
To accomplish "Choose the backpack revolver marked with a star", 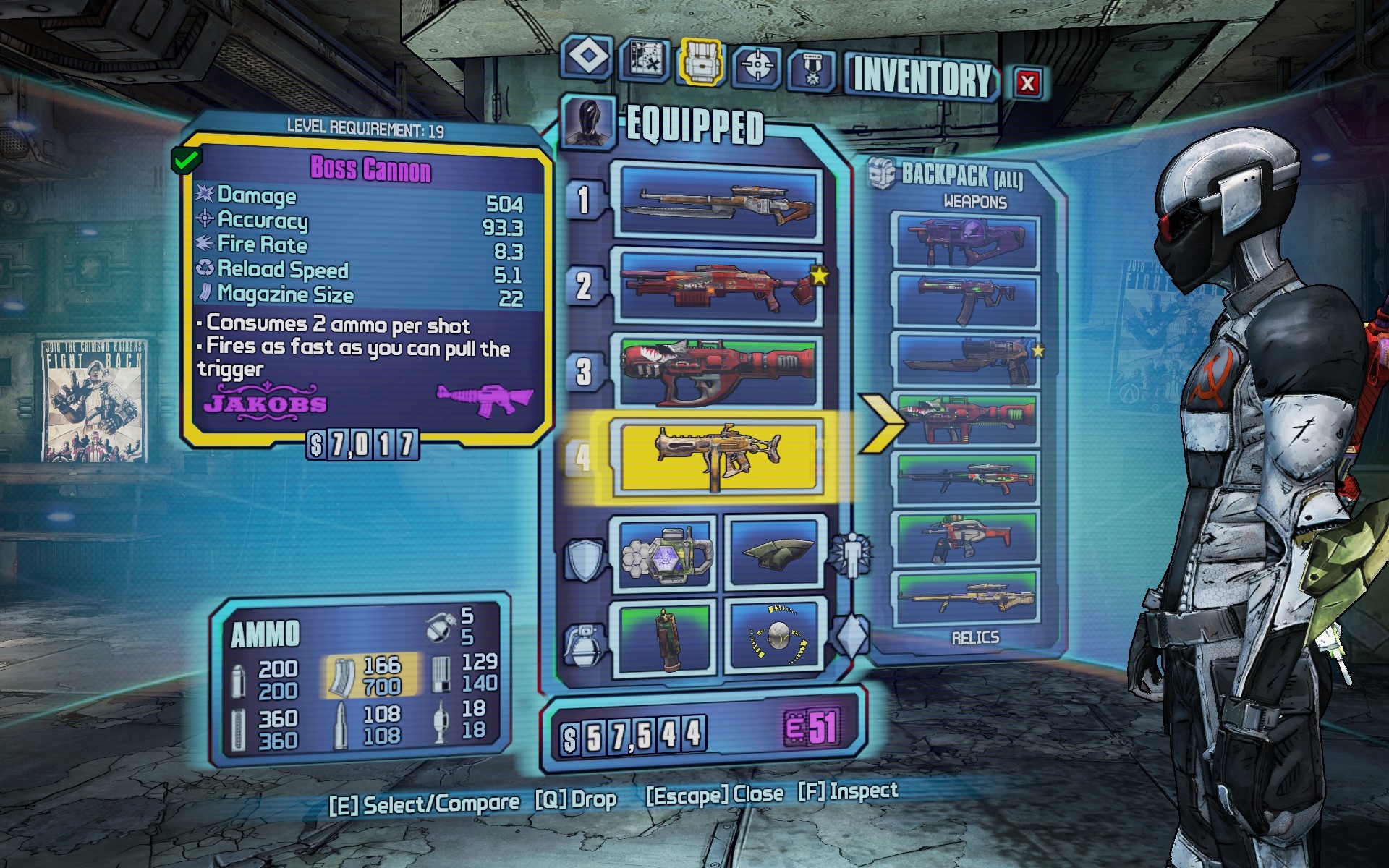I will pyautogui.click(x=966, y=359).
